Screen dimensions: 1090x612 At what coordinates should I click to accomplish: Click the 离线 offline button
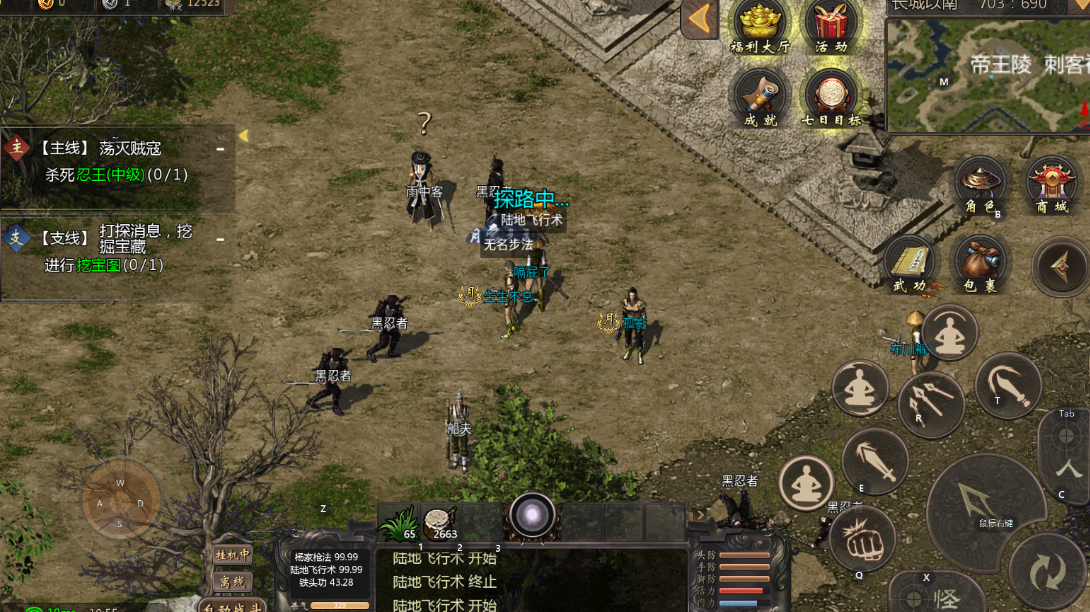(232, 581)
